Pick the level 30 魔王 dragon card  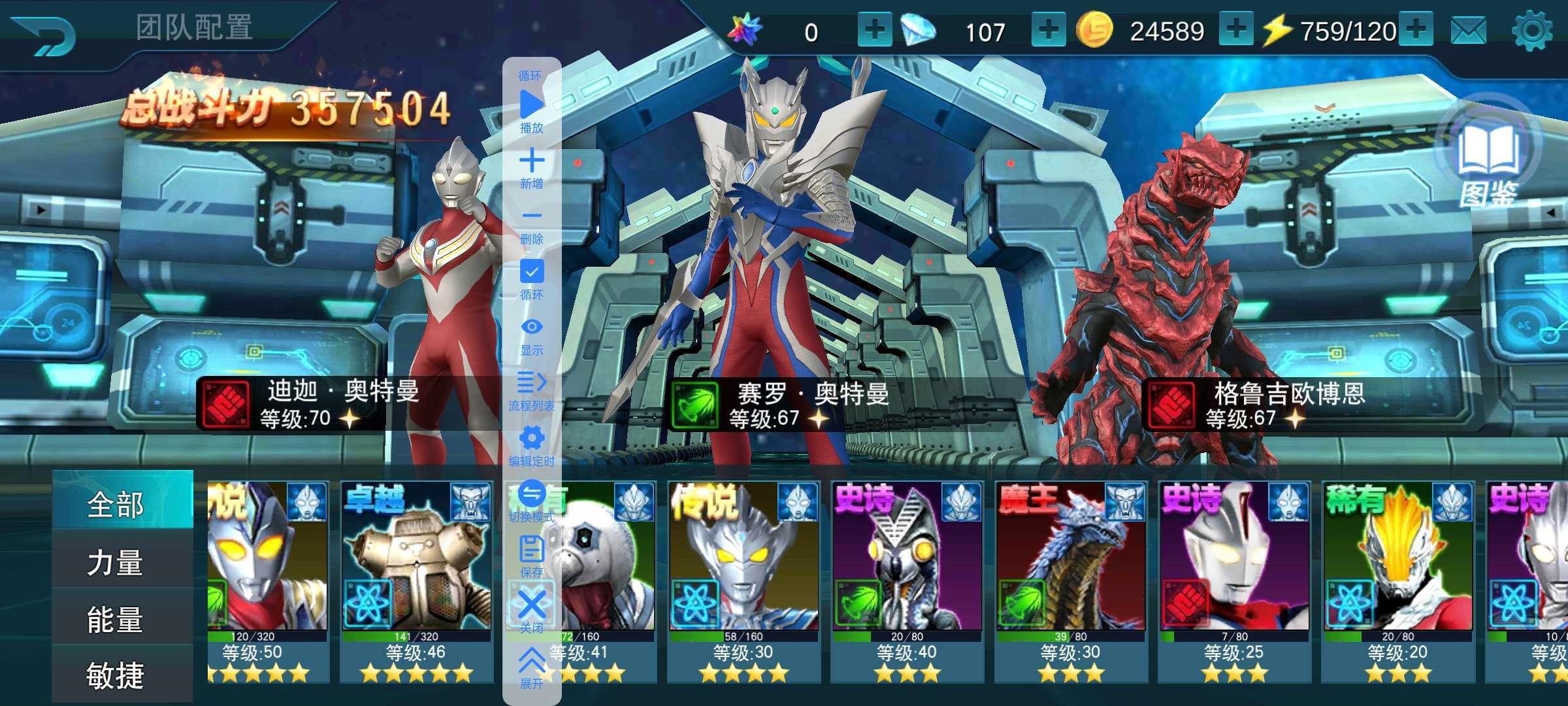click(x=1070, y=575)
